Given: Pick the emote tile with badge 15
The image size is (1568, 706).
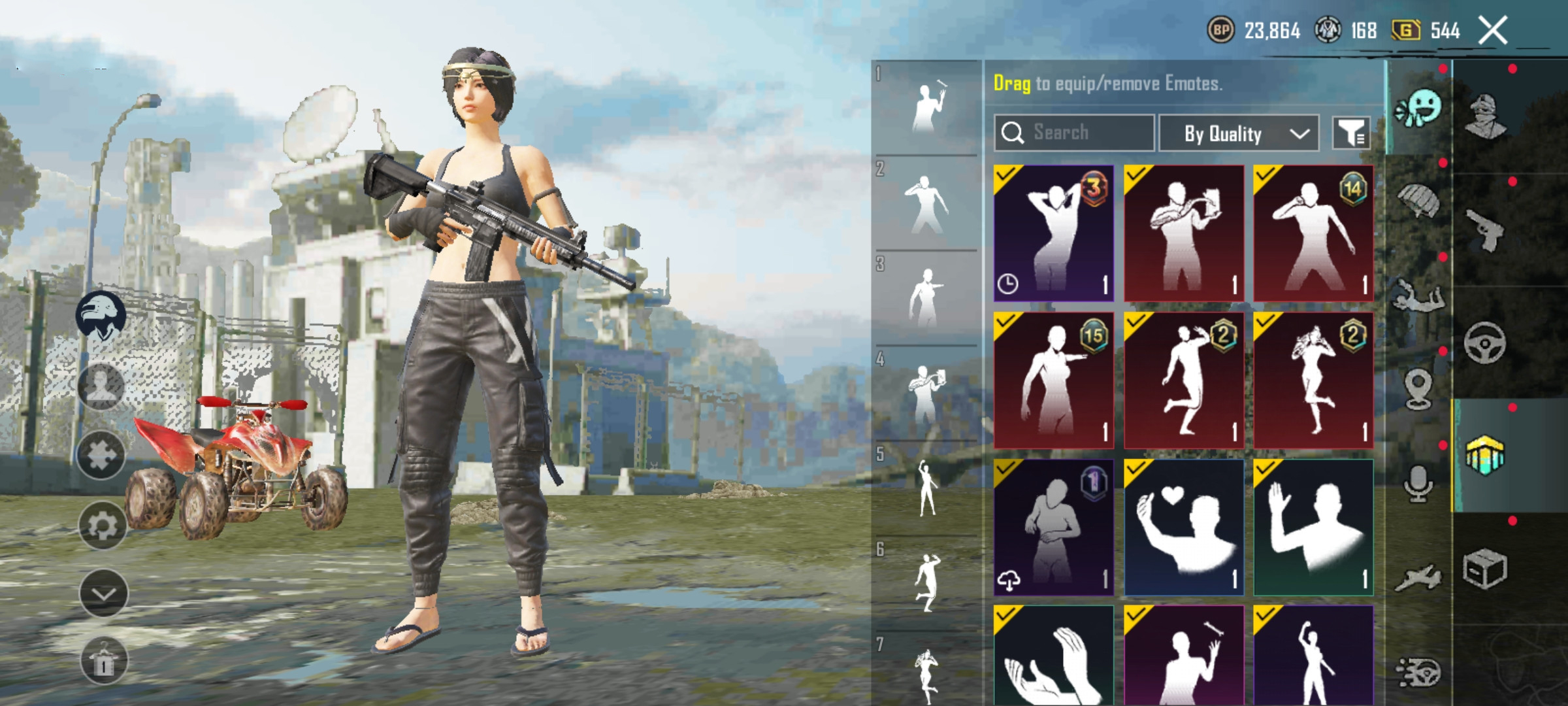Looking at the screenshot, I should 1053,380.
